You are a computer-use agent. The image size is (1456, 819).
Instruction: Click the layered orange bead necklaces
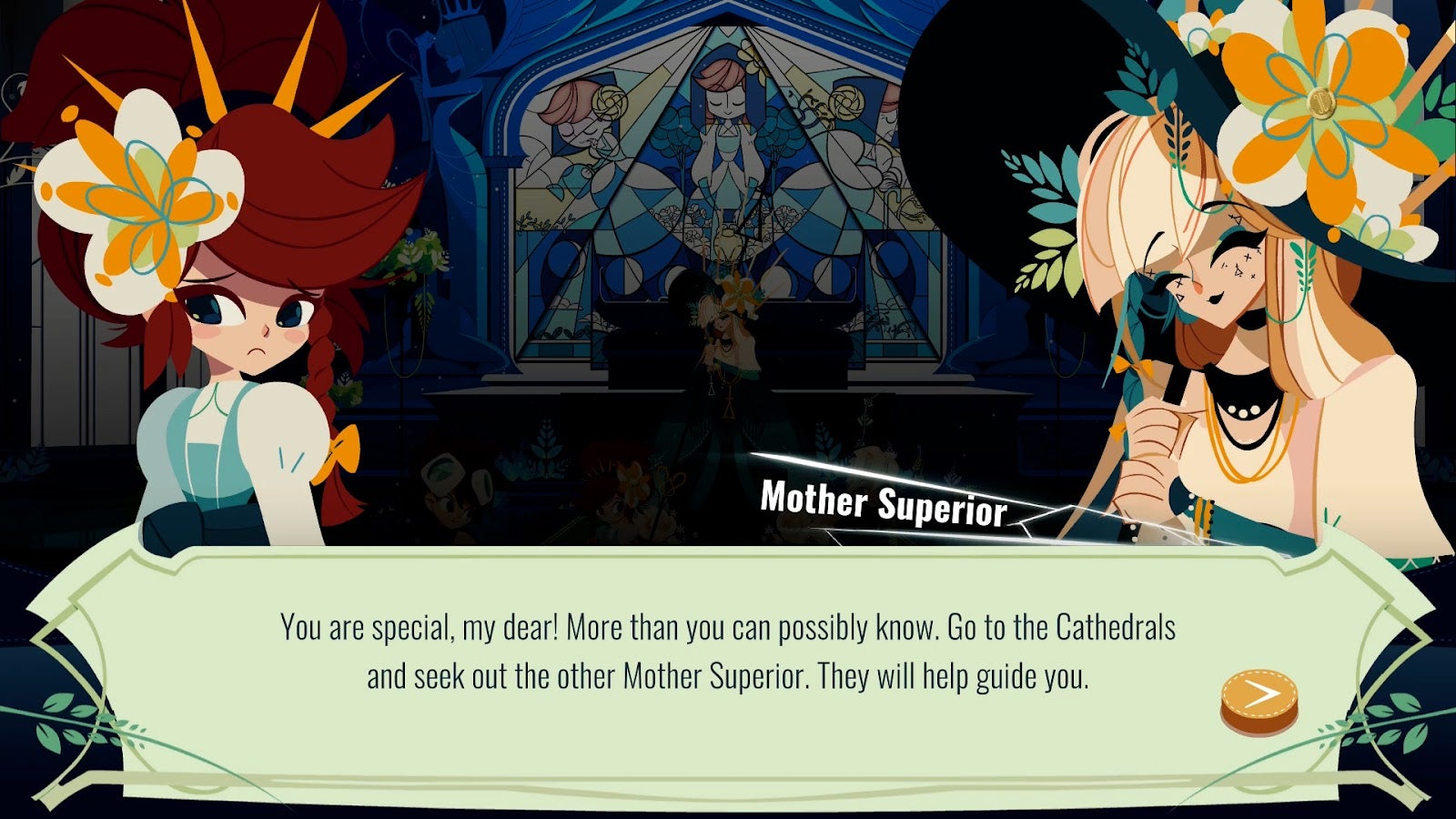tap(1247, 473)
